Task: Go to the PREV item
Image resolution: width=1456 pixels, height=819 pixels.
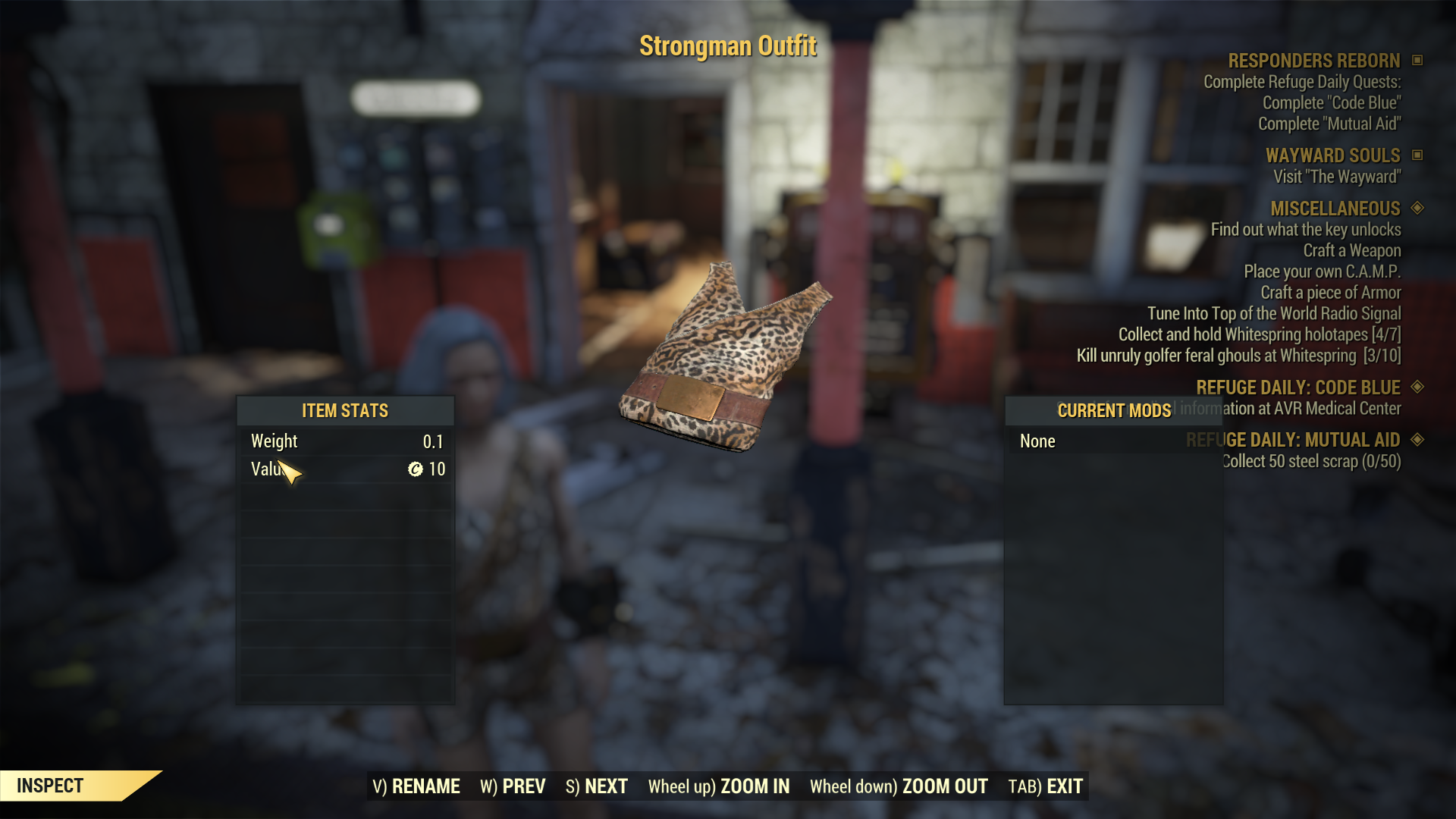Action: (513, 786)
